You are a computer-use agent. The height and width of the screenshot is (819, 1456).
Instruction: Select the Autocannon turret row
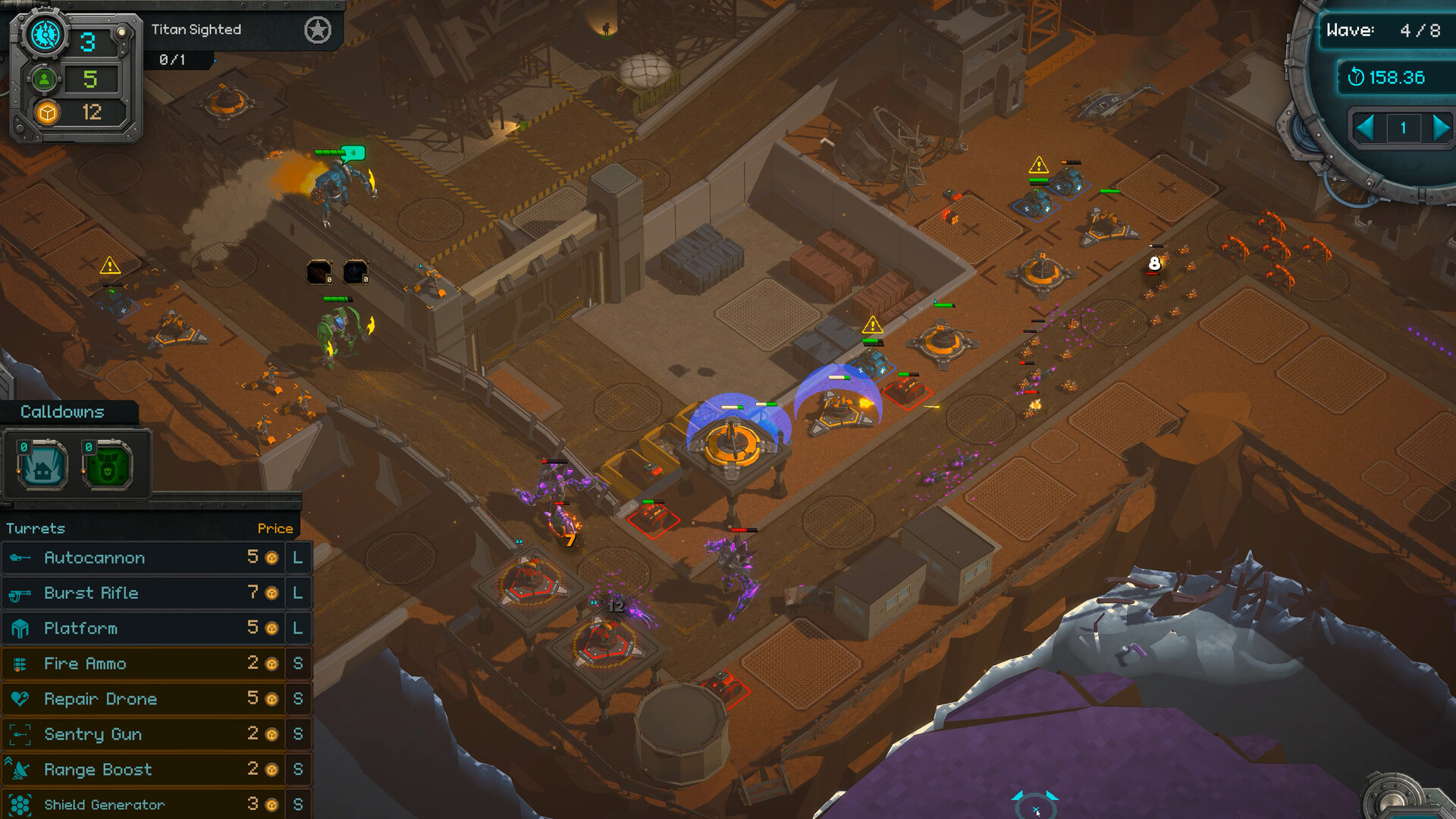coord(144,558)
